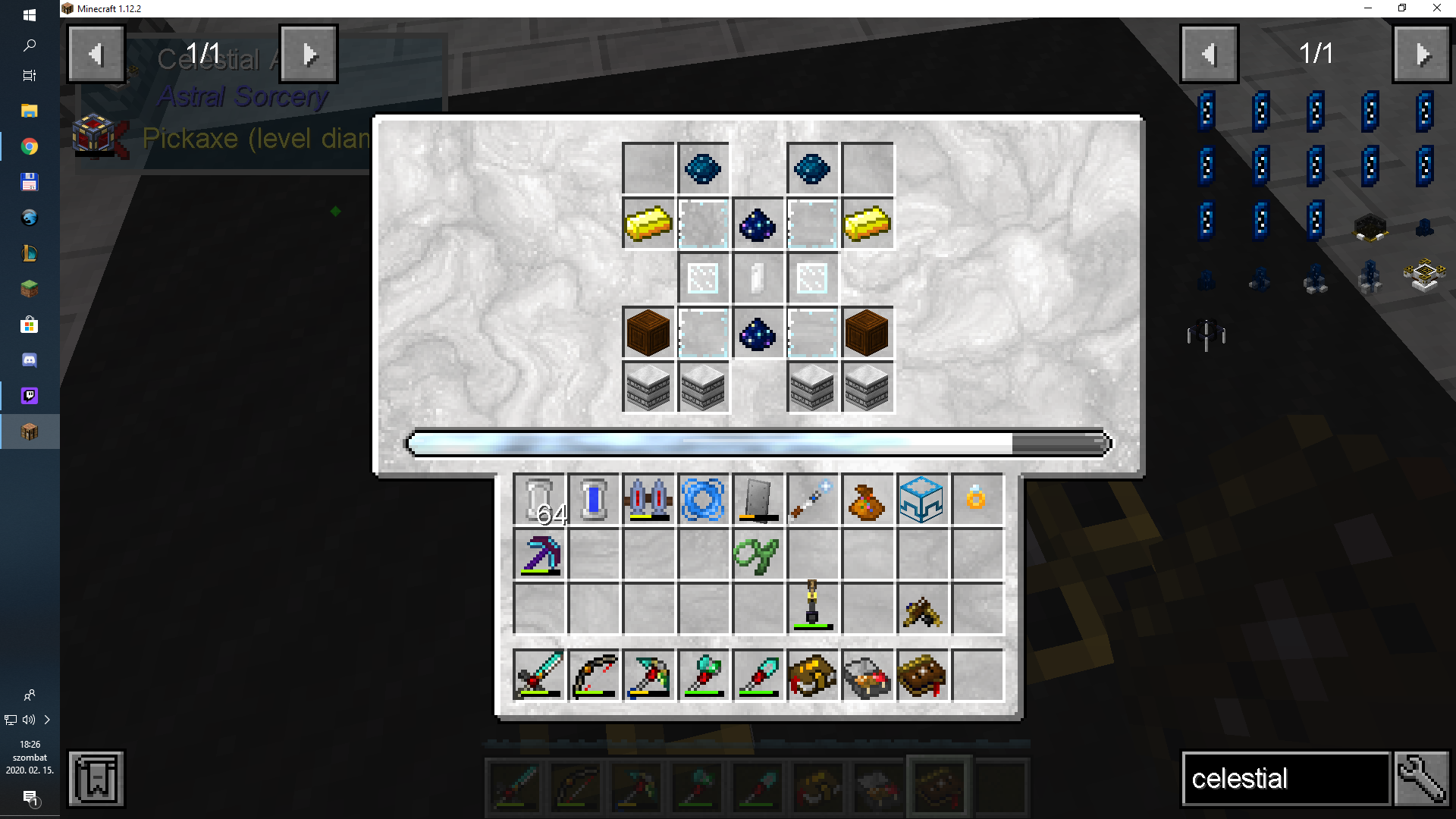Go to the previous item list page
This screenshot has width=1456, height=819.
tap(1209, 53)
